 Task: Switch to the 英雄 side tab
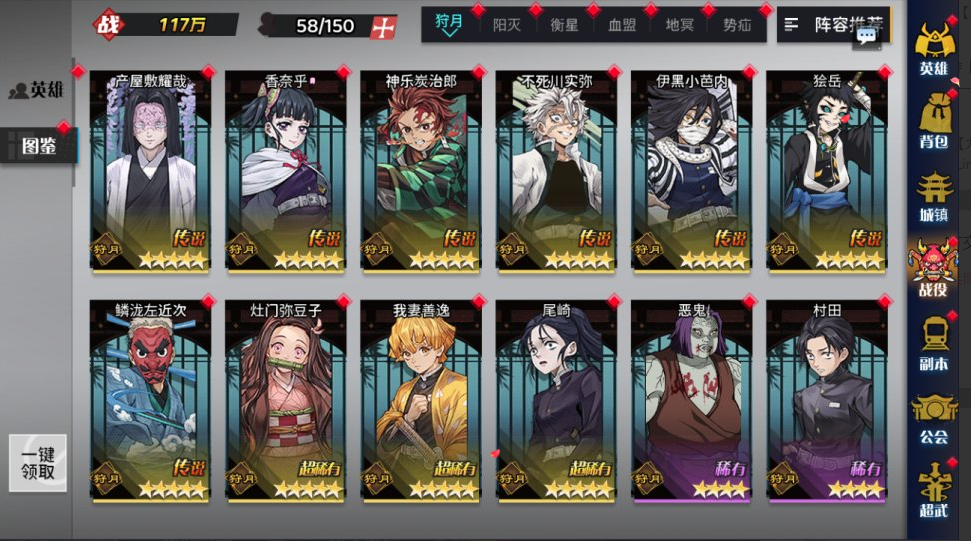[x=37, y=90]
